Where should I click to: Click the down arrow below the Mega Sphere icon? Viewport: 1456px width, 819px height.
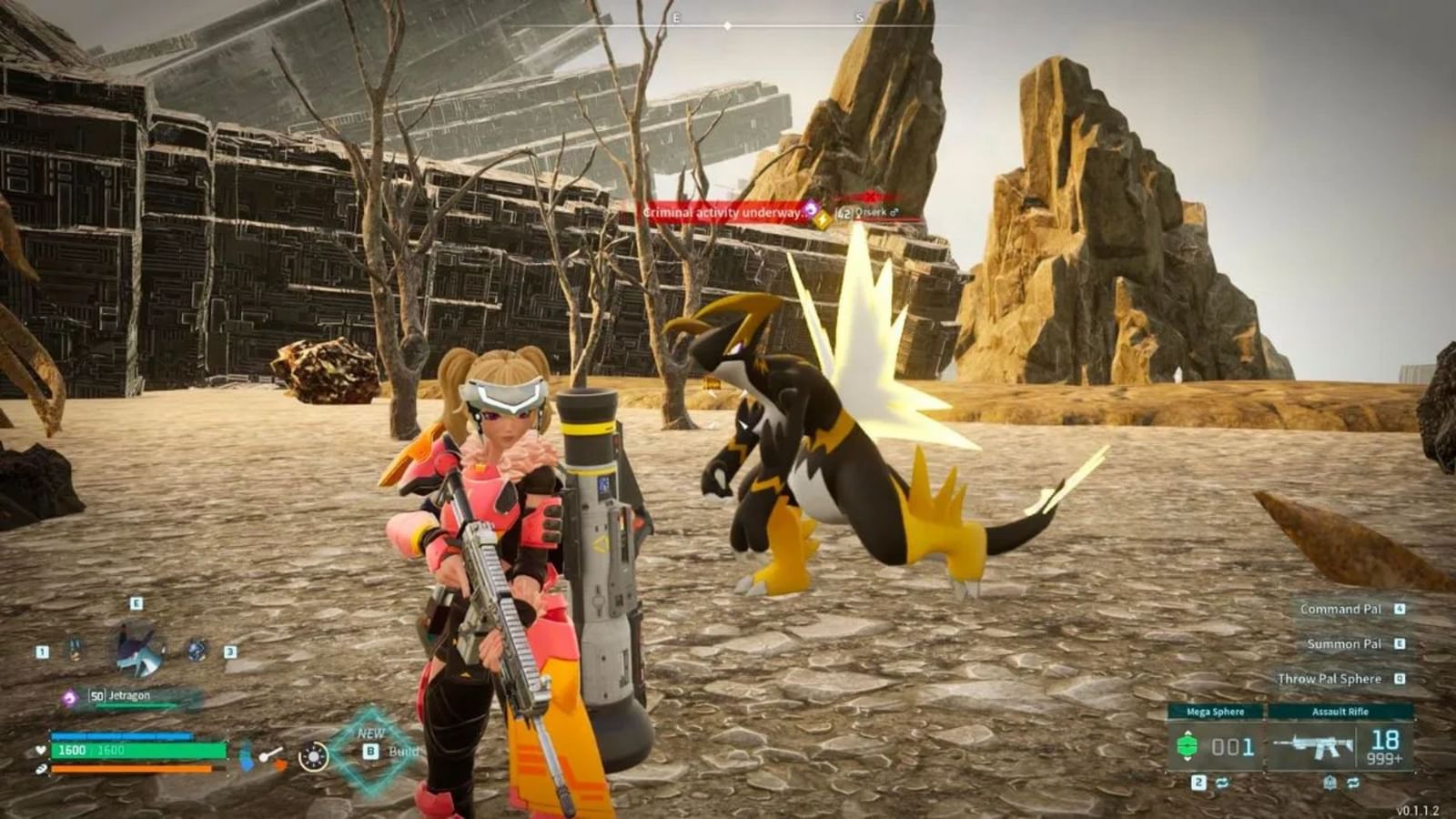[x=1188, y=759]
